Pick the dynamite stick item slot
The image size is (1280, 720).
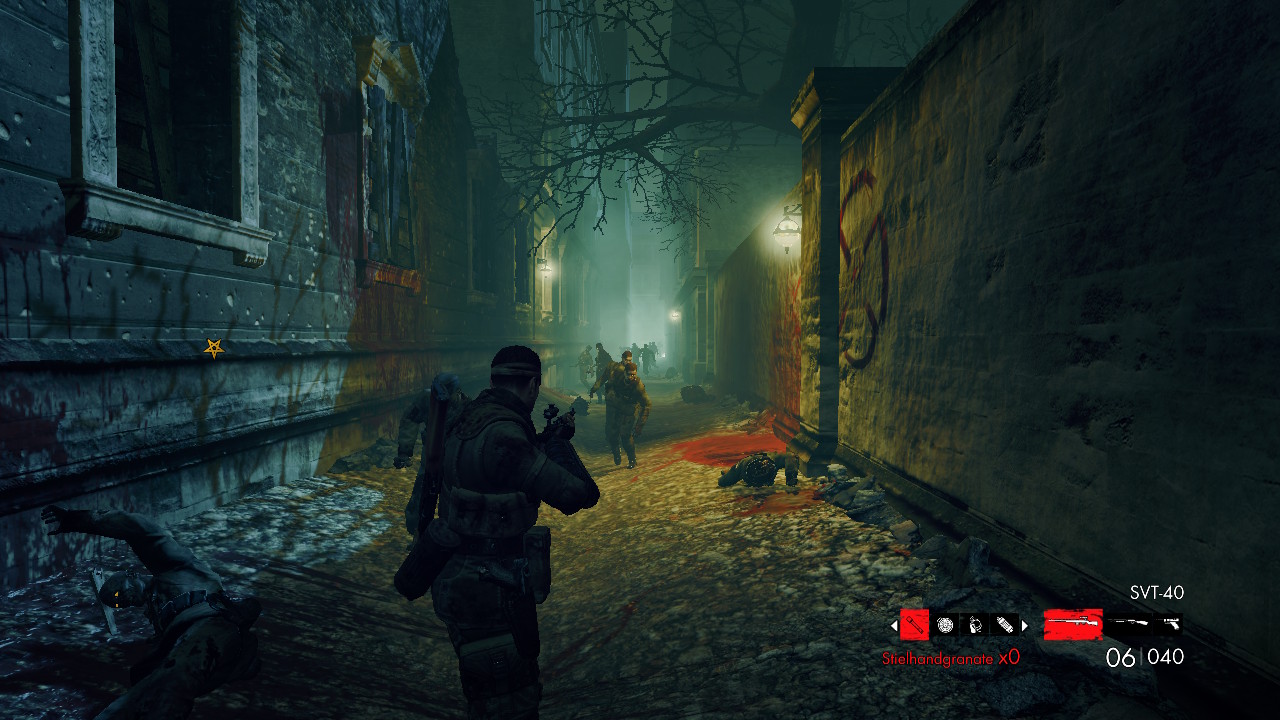tap(1004, 625)
